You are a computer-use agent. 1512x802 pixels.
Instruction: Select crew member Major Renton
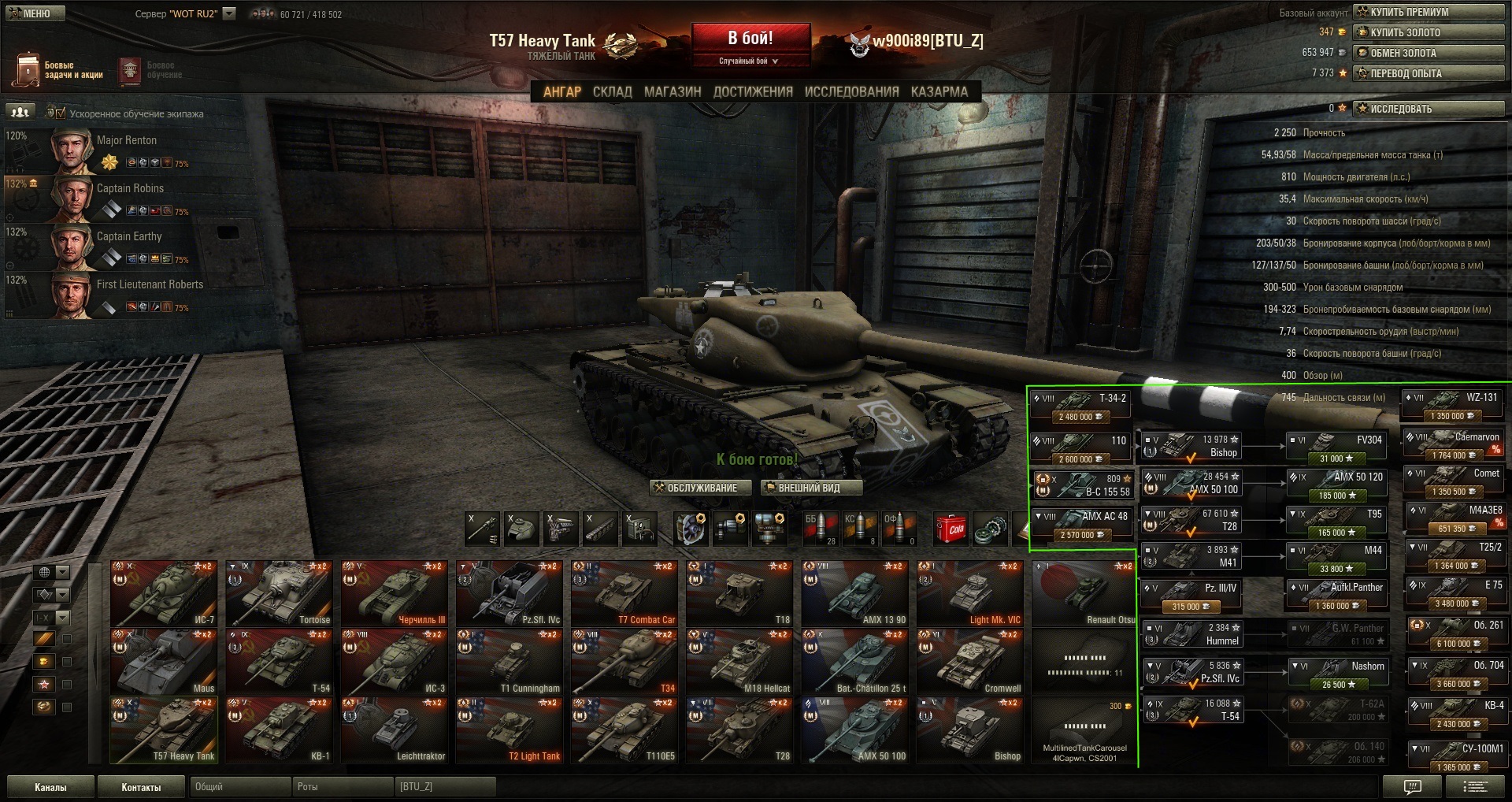pos(126,150)
